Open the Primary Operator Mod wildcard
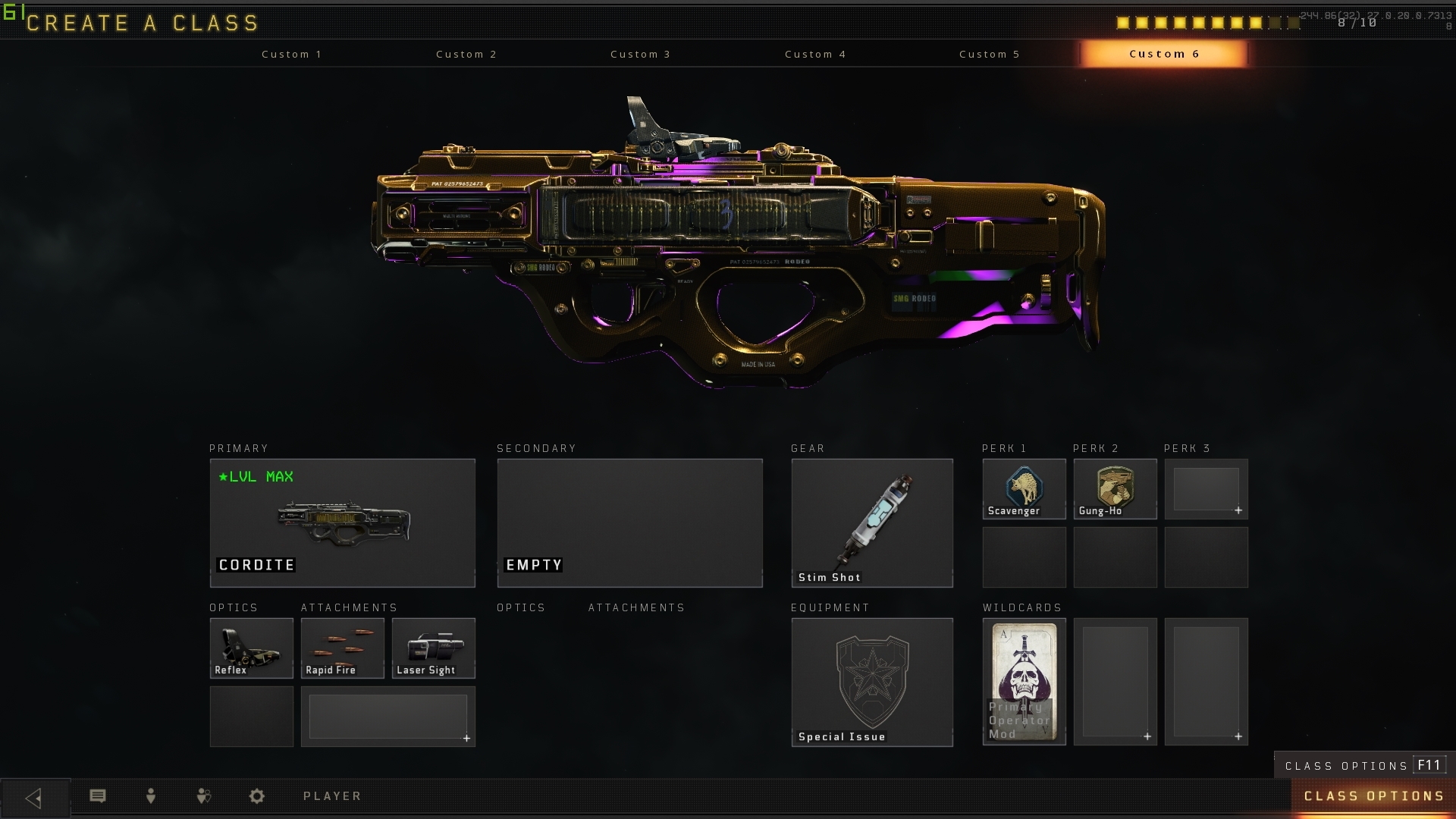 (x=1024, y=682)
